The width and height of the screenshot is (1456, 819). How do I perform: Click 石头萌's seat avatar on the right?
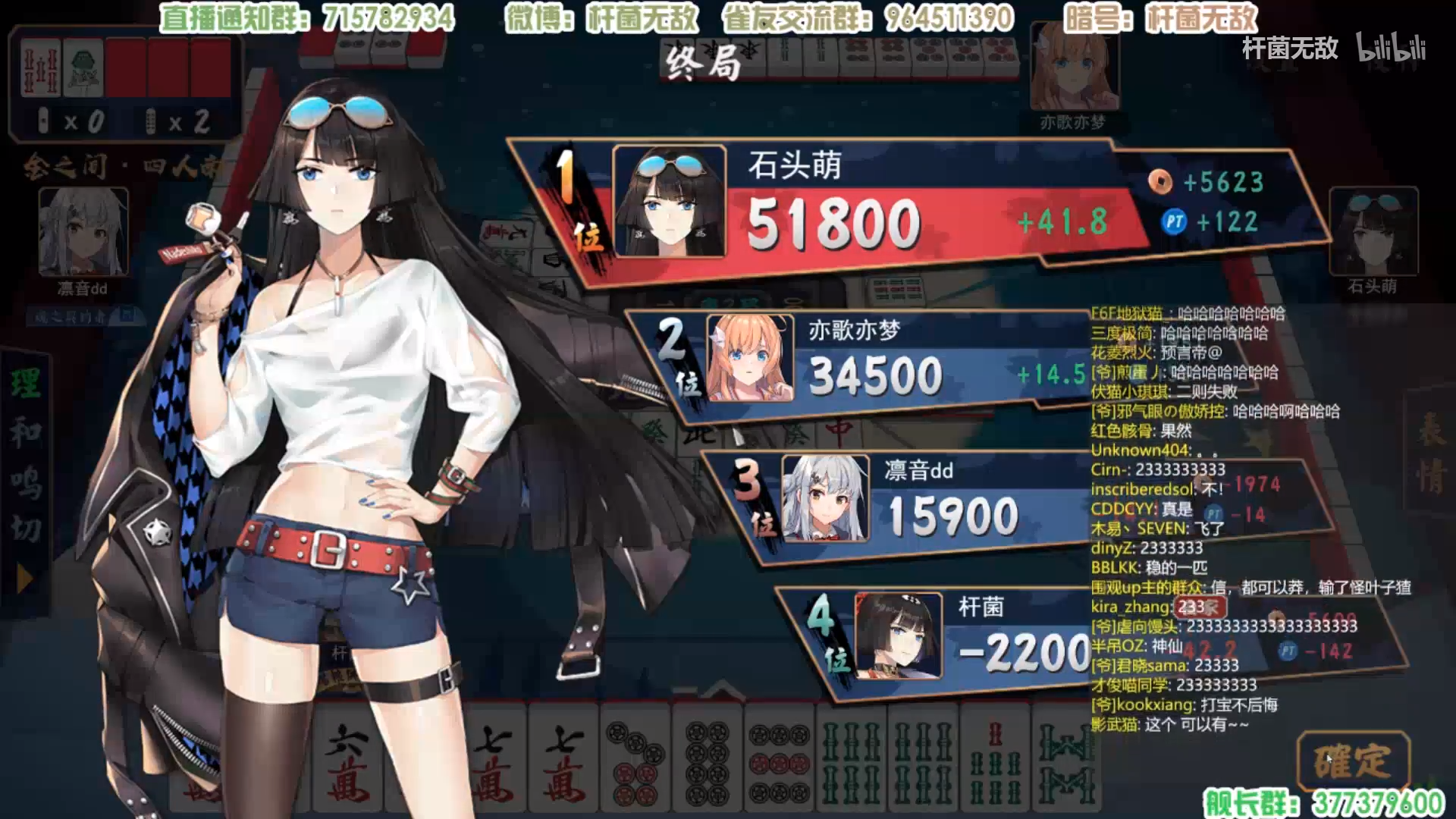tap(1373, 232)
